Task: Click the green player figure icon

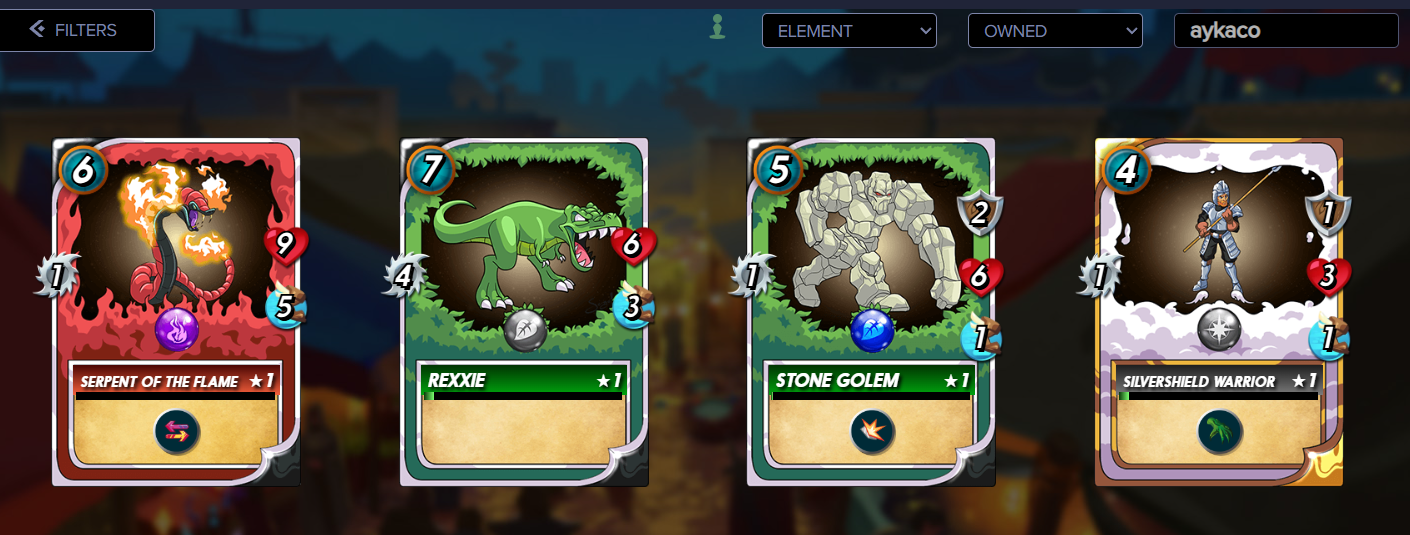Action: 716,28
